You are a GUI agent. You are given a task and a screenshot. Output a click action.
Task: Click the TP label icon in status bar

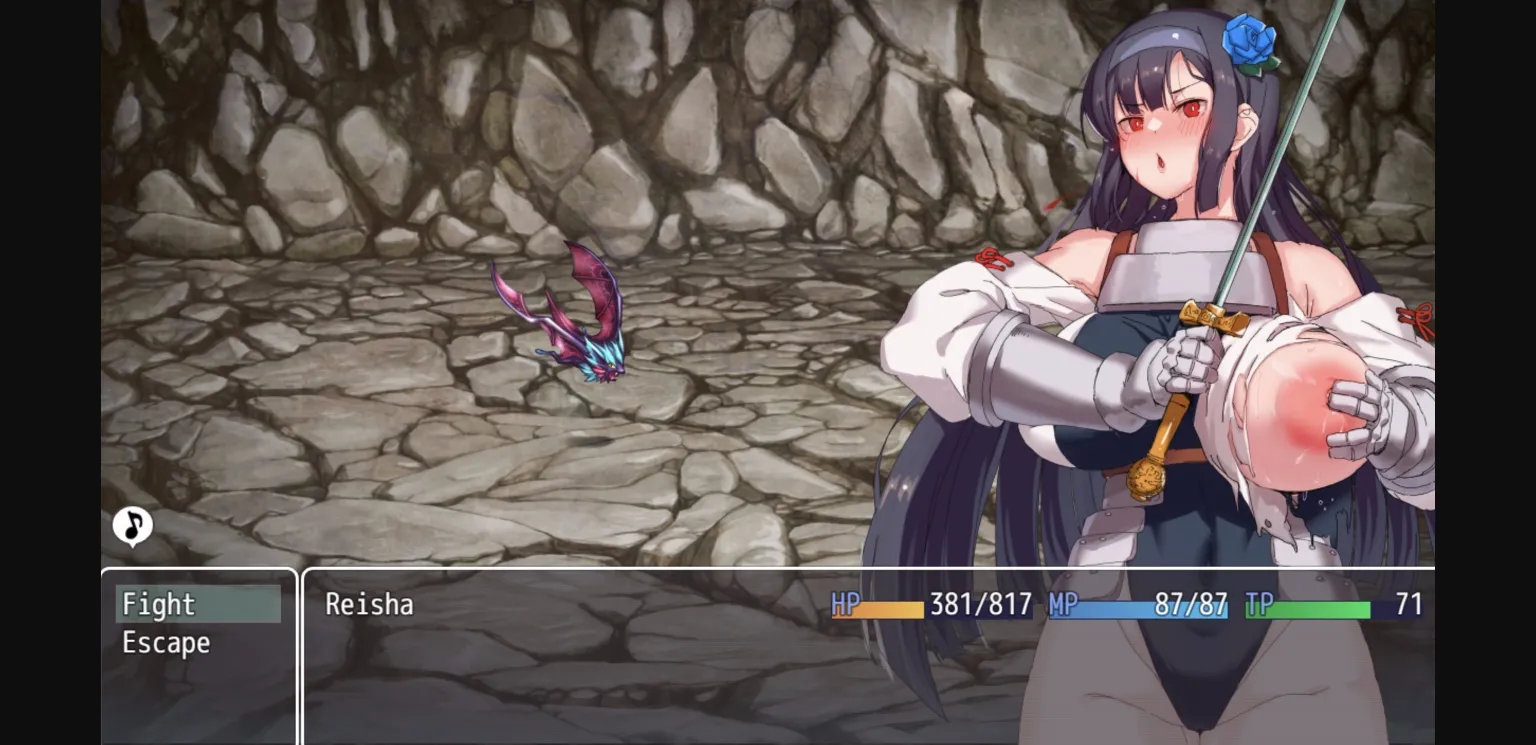tap(1261, 604)
